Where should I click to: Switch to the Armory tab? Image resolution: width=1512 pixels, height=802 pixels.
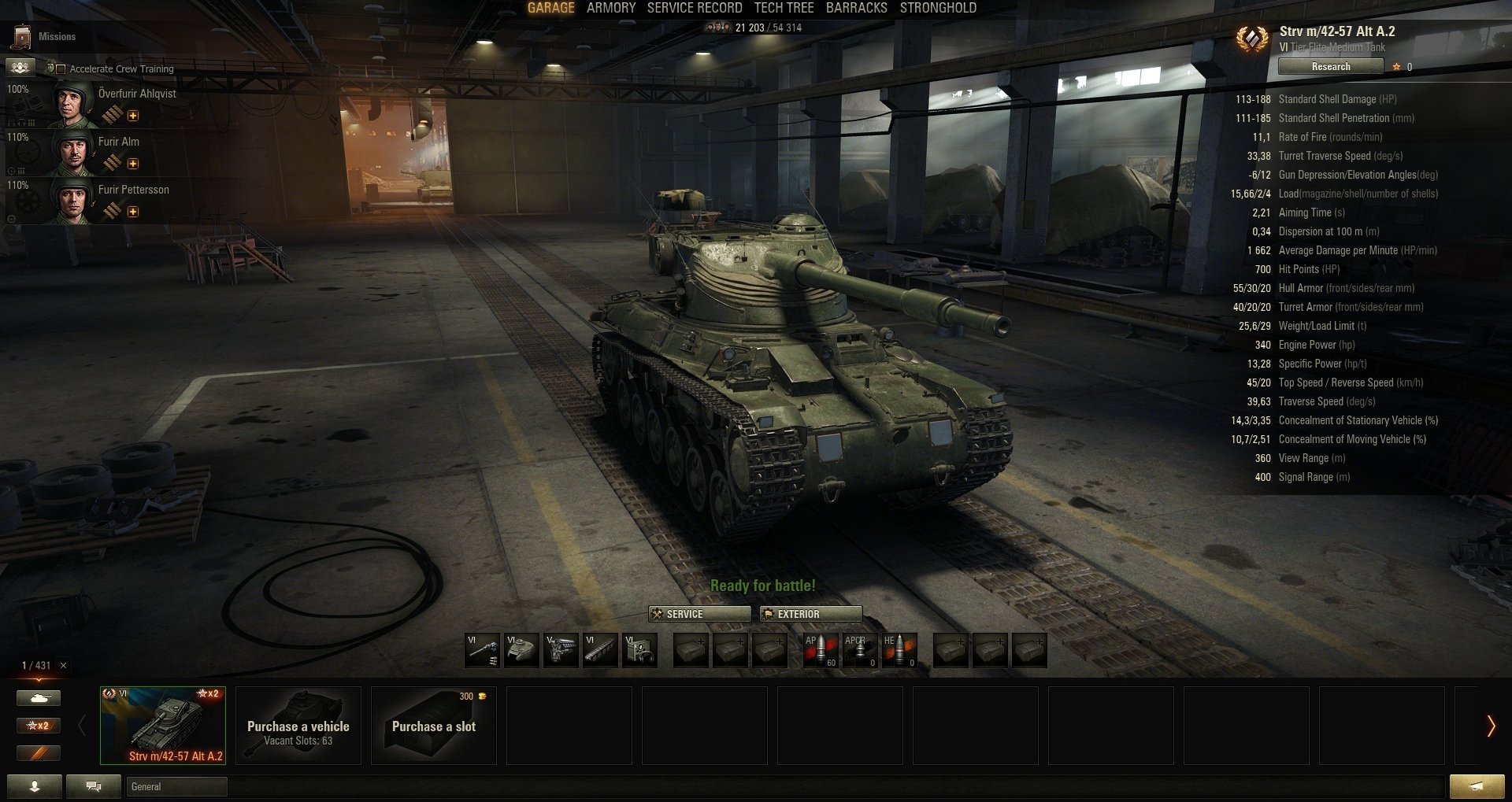click(x=610, y=8)
